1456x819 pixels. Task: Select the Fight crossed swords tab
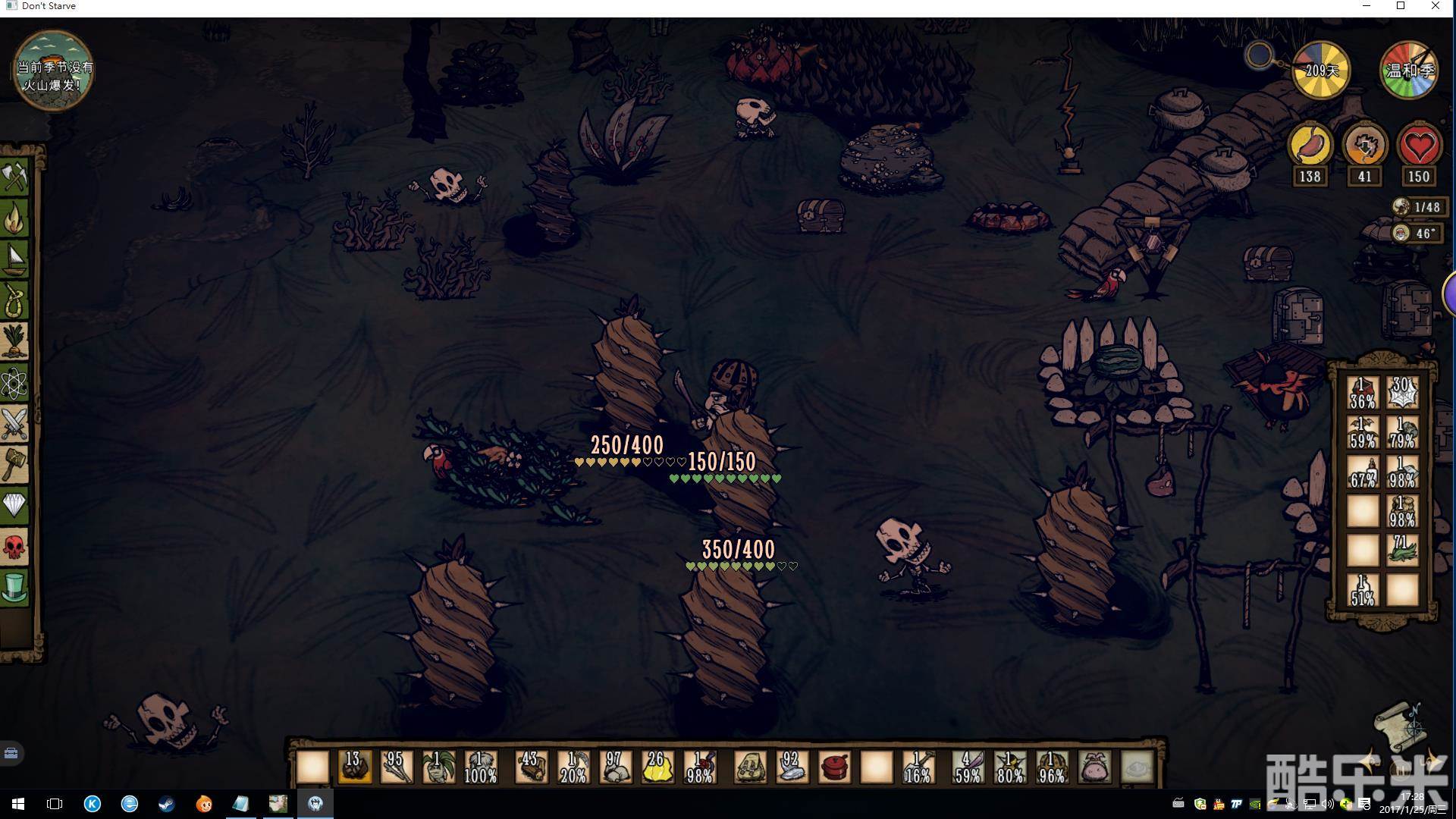(x=15, y=423)
